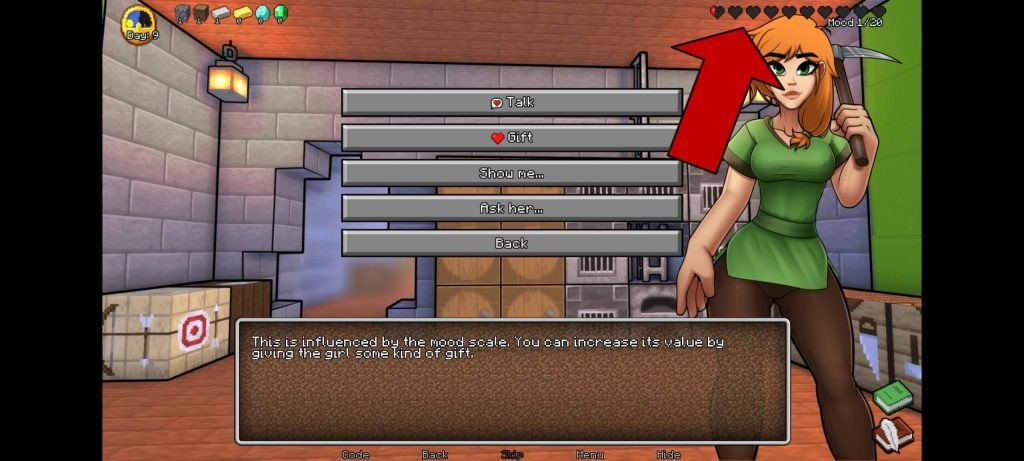Open the quill and book journal icon

[x=892, y=434]
